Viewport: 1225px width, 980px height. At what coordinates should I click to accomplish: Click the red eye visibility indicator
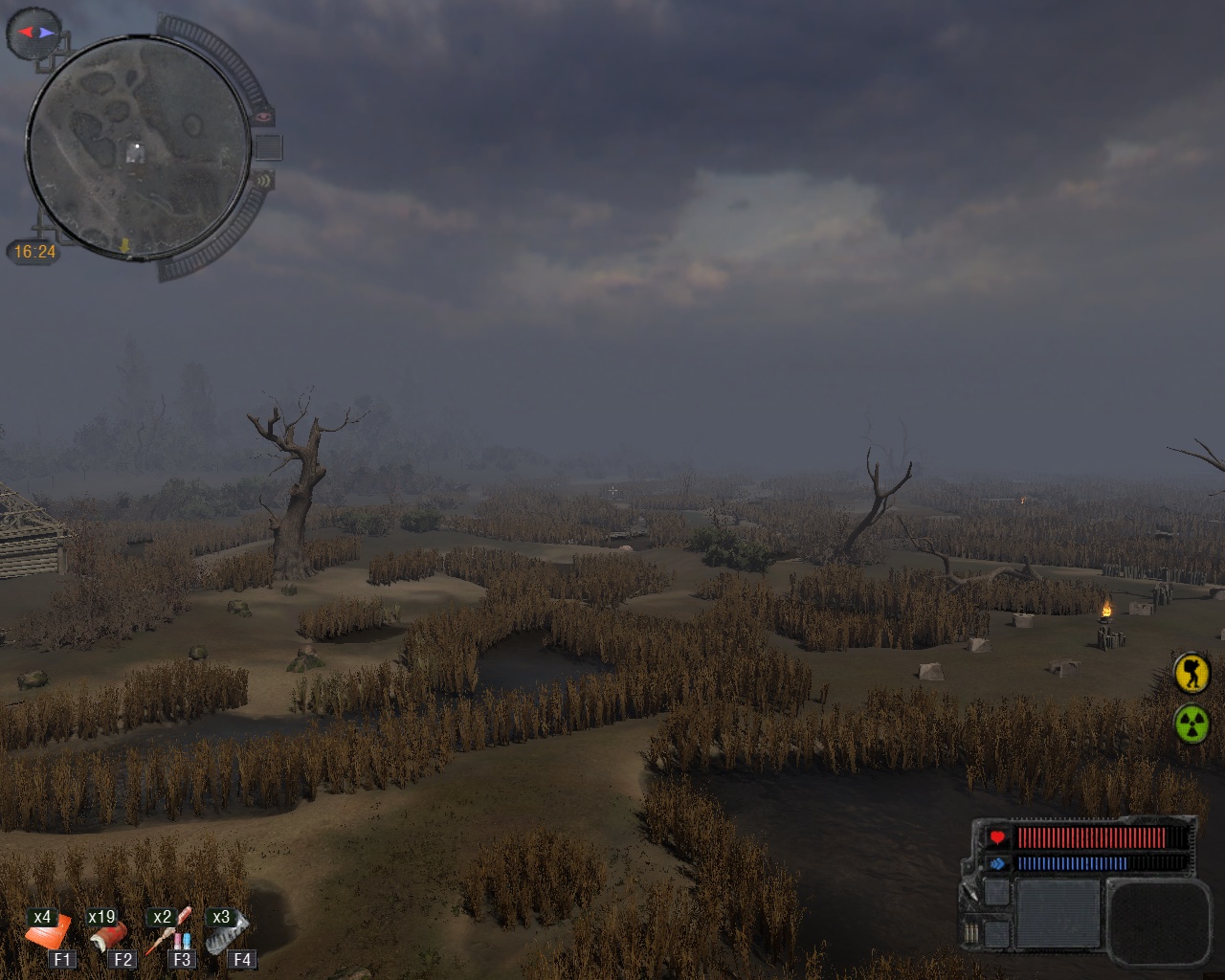click(x=263, y=117)
